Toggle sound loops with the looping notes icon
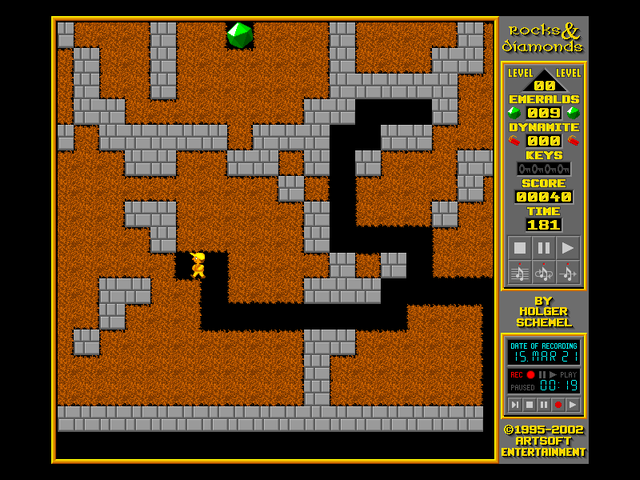The image size is (640, 480). click(x=543, y=272)
